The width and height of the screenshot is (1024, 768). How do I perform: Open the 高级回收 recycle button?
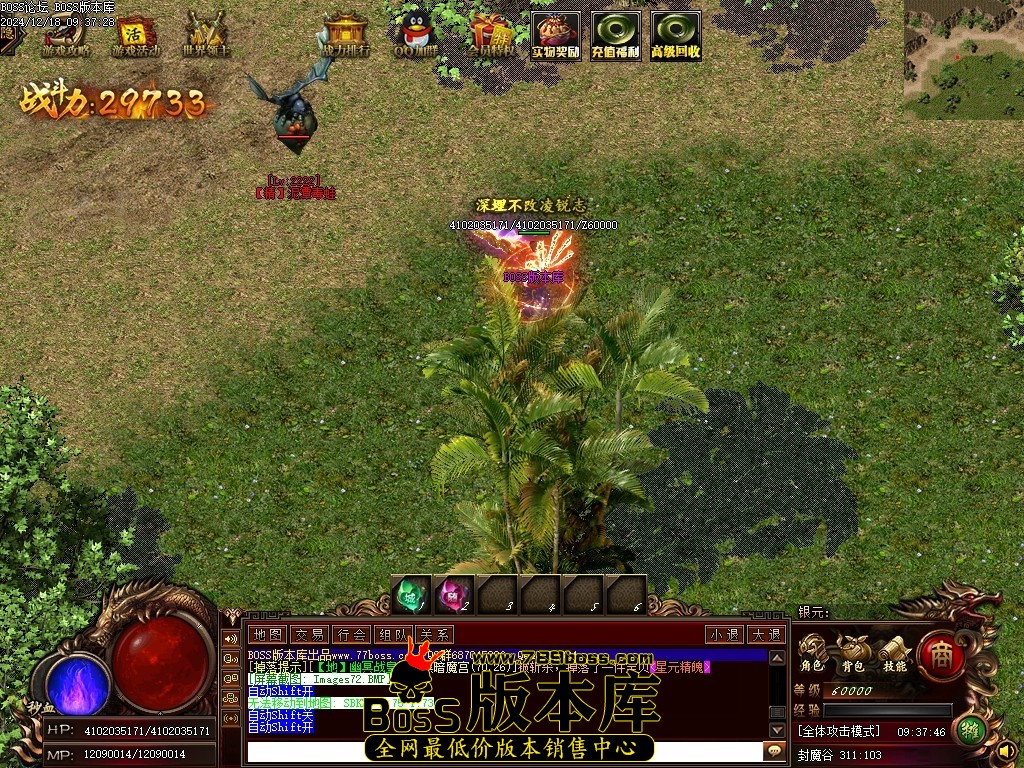[676, 36]
